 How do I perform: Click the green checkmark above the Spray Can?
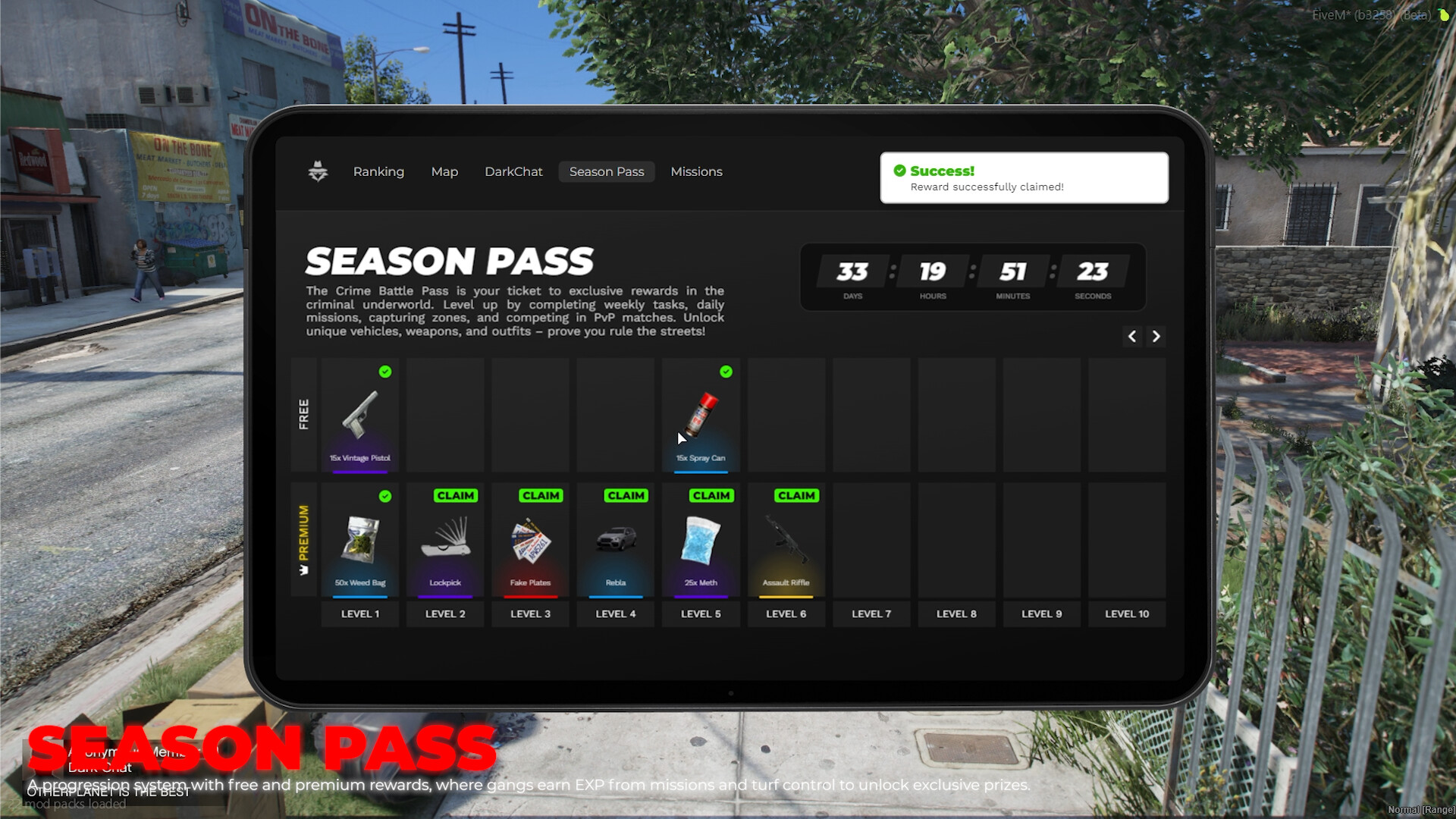[x=726, y=372]
